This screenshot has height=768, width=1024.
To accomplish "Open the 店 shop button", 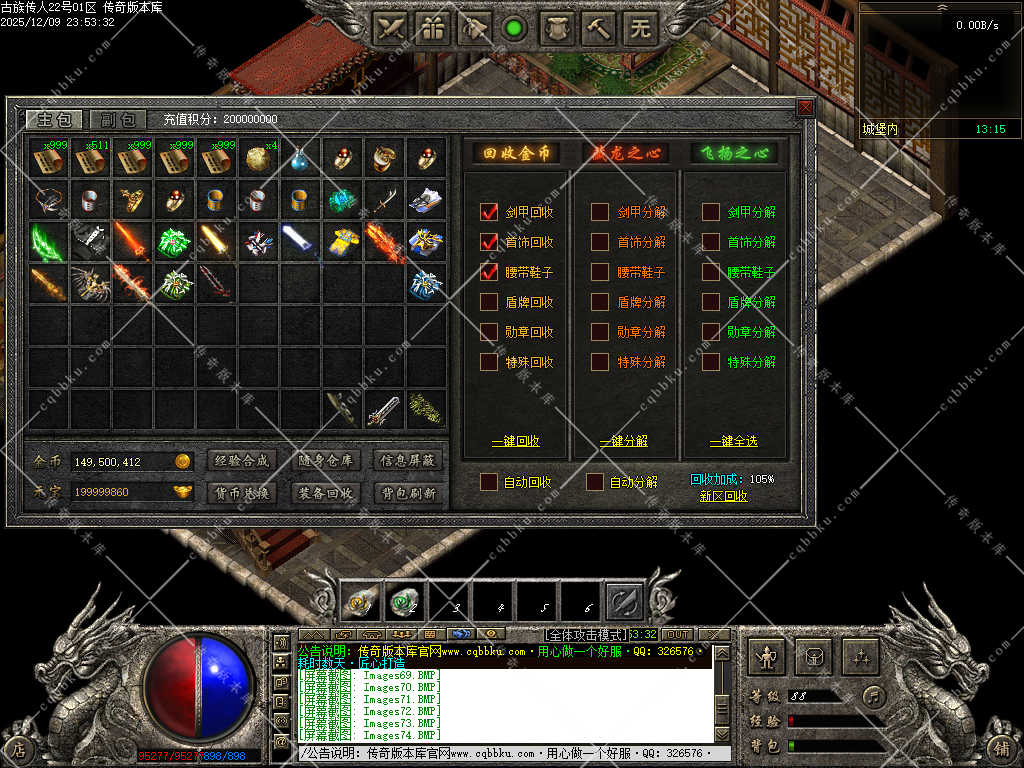I will (x=18, y=747).
